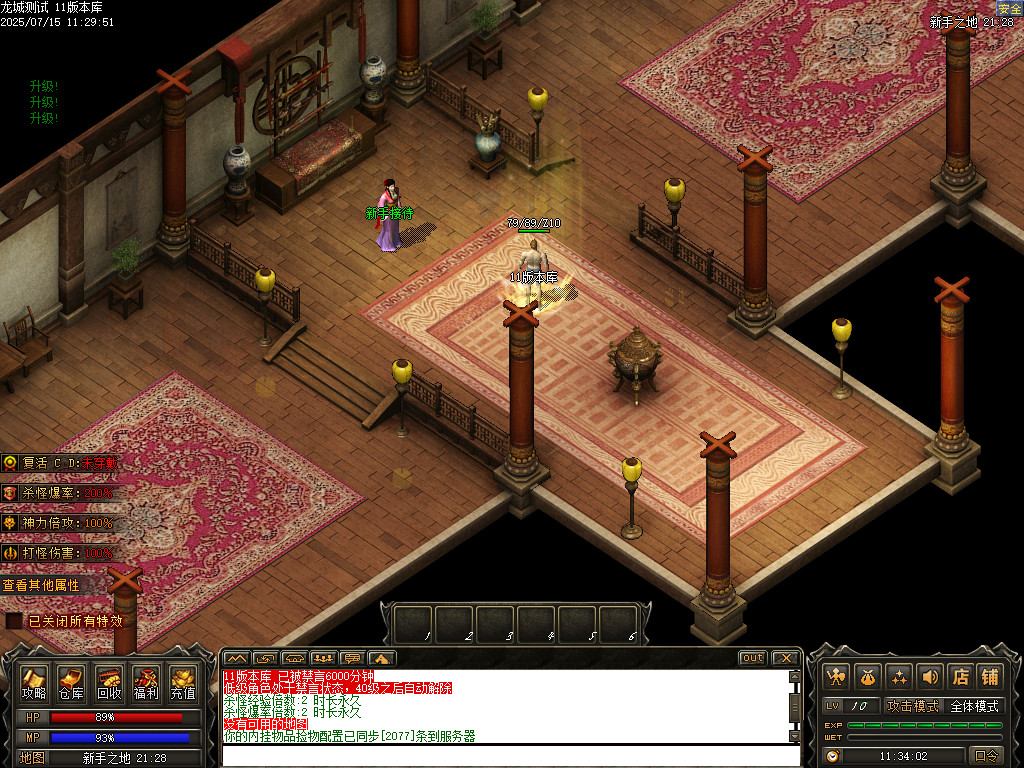
Task: Select the group chat channel icon
Action: coord(323,658)
